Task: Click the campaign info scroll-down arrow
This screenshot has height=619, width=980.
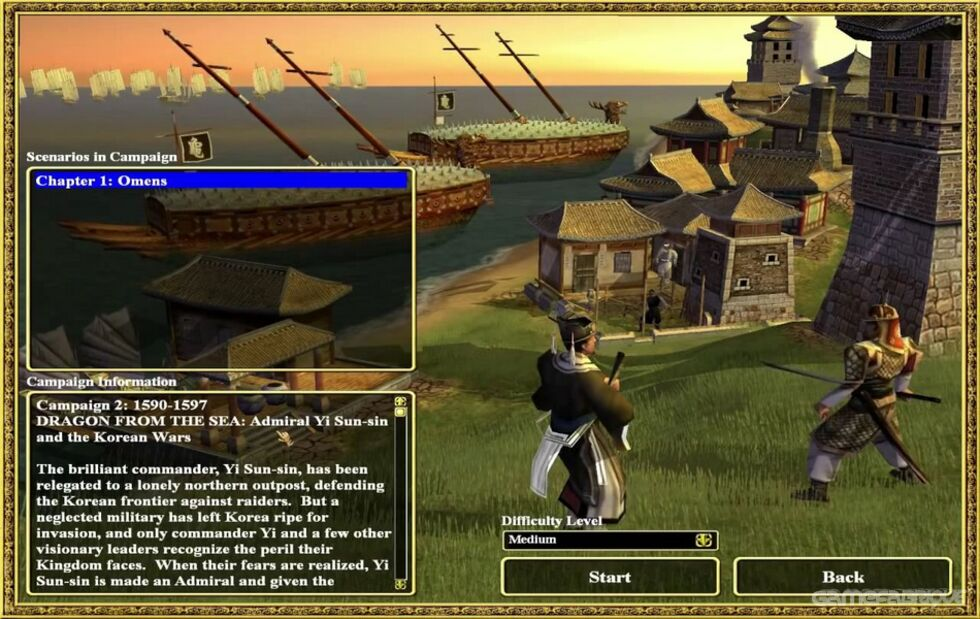Action: click(x=401, y=583)
